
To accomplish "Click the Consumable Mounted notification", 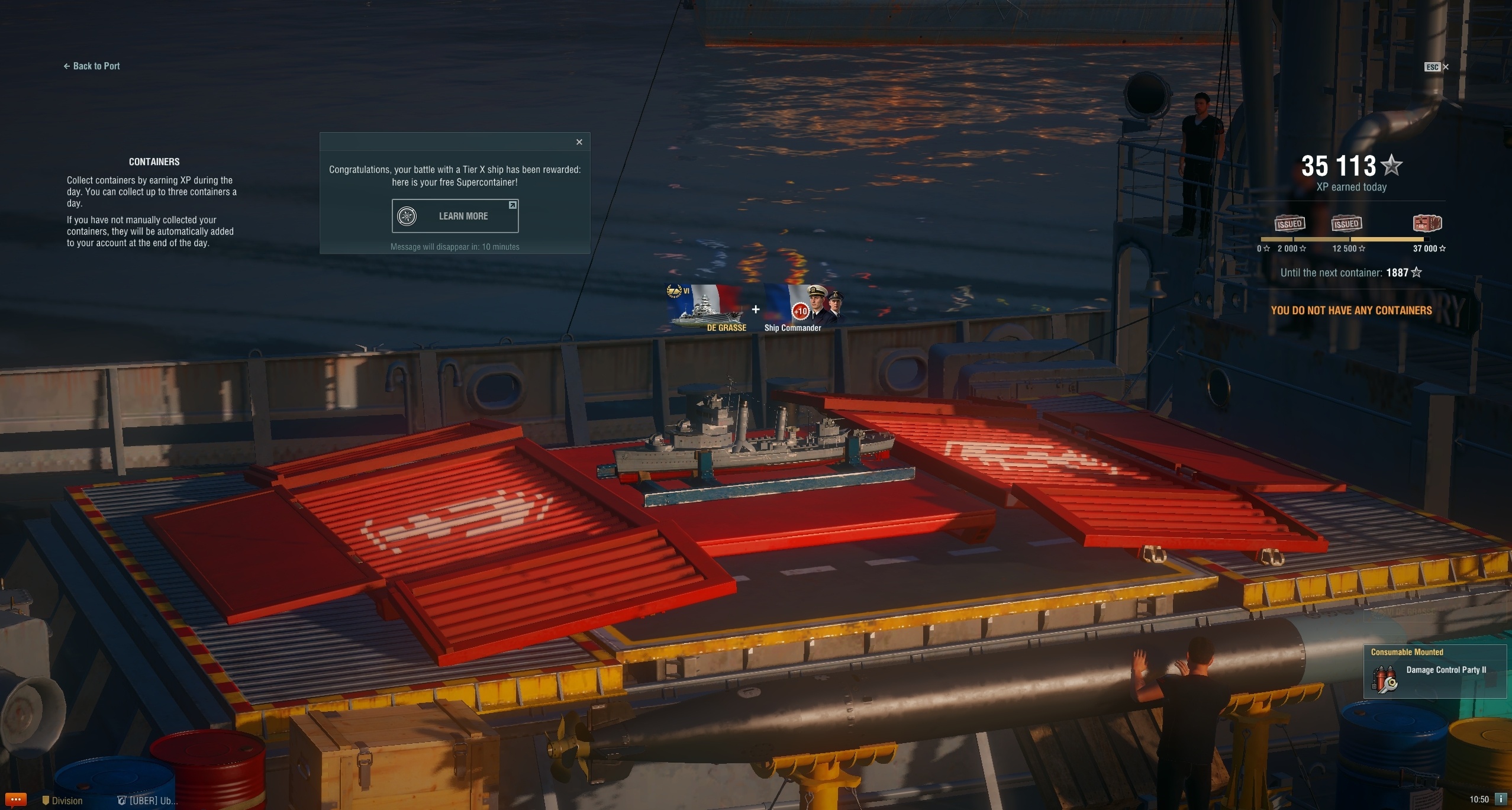I will (x=1434, y=671).
